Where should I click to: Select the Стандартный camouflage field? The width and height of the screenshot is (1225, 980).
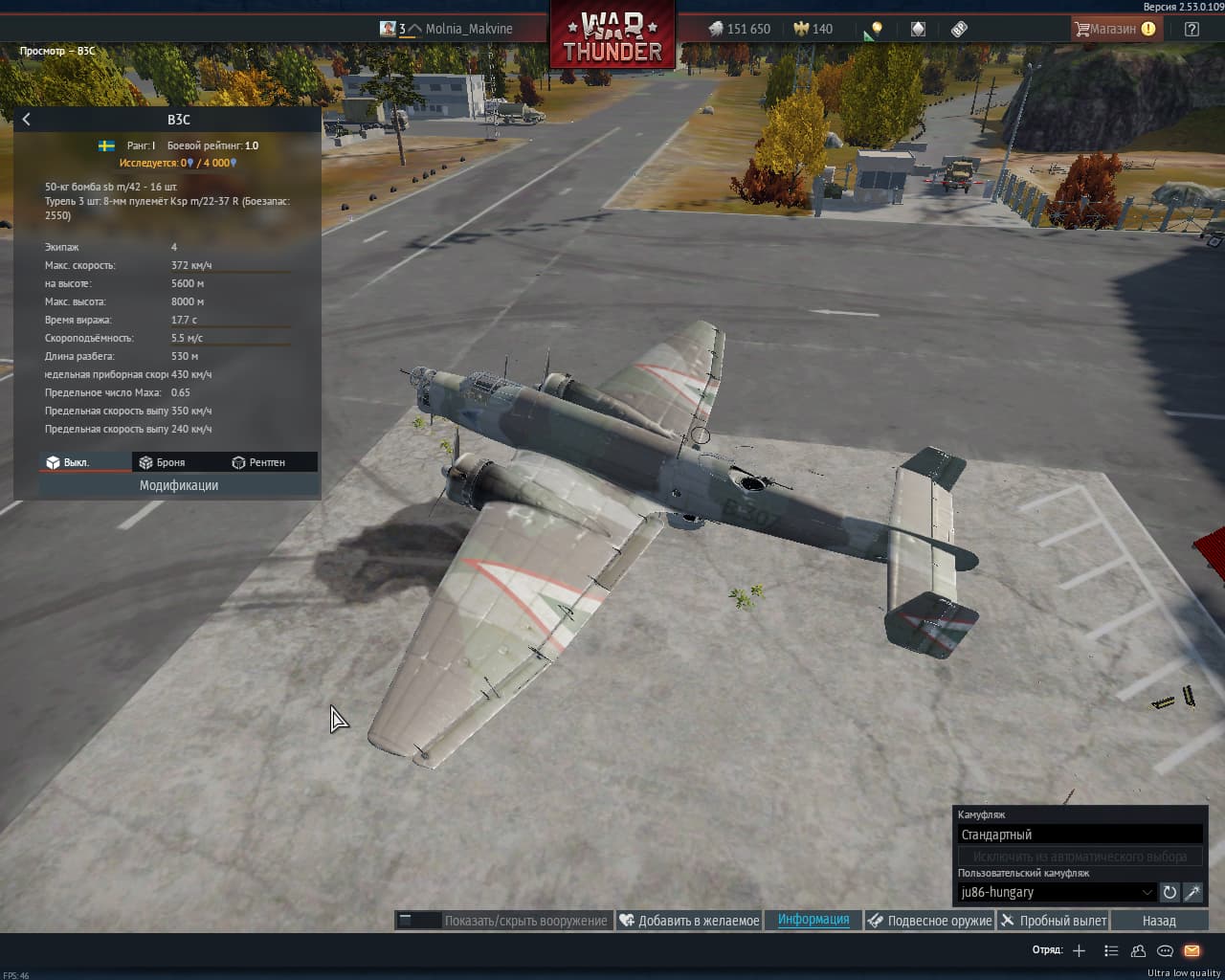(1080, 835)
